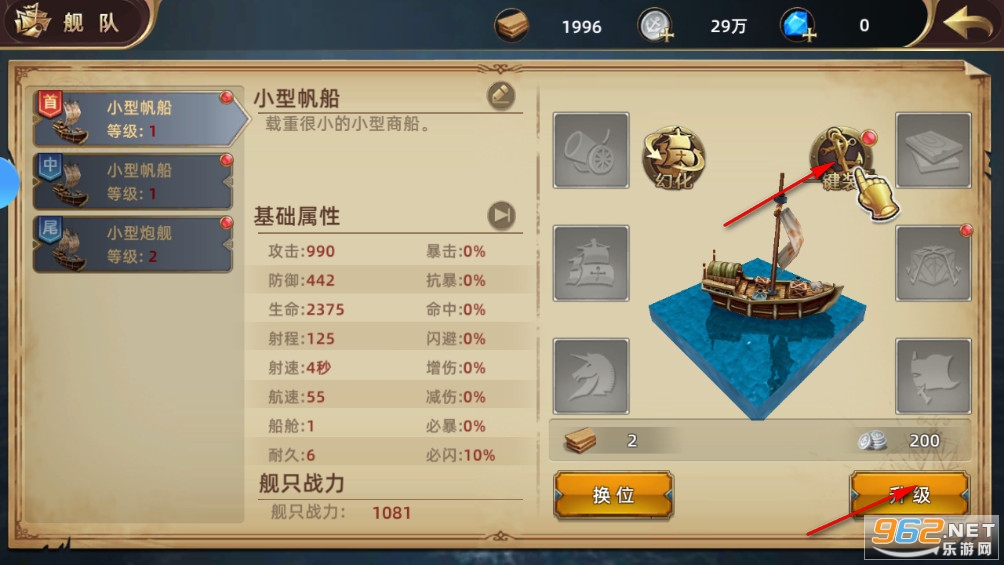Expand the 基础属性 stats arrow
The width and height of the screenshot is (1004, 565).
point(501,215)
